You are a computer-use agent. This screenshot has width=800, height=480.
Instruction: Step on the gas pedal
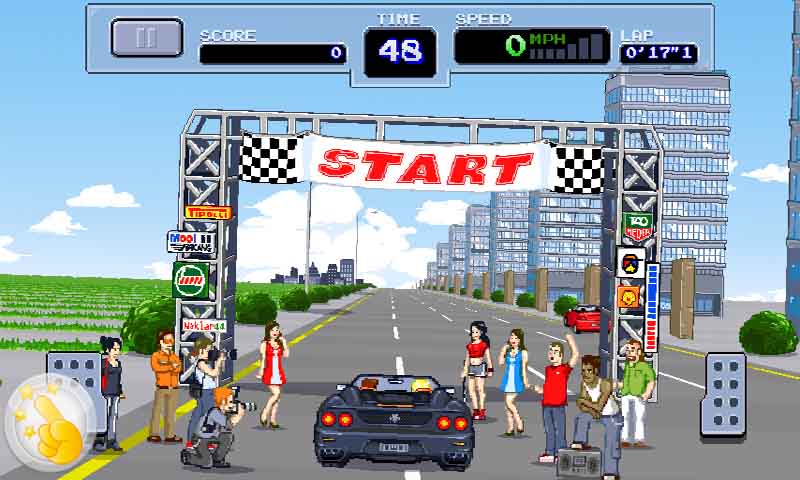point(727,393)
